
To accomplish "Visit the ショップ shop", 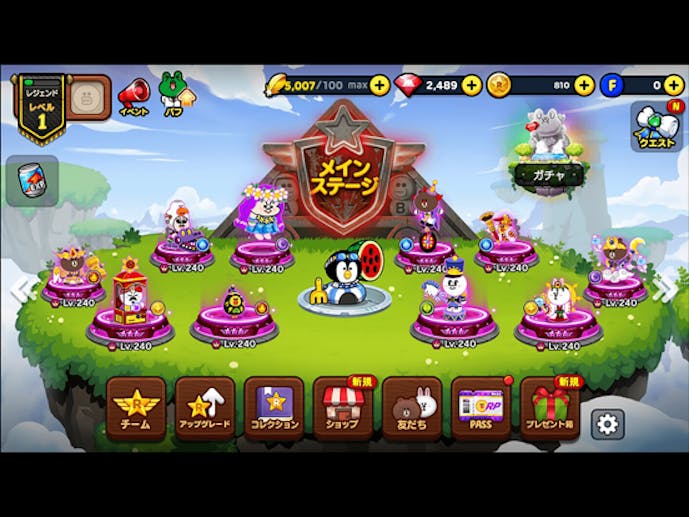I will point(342,407).
